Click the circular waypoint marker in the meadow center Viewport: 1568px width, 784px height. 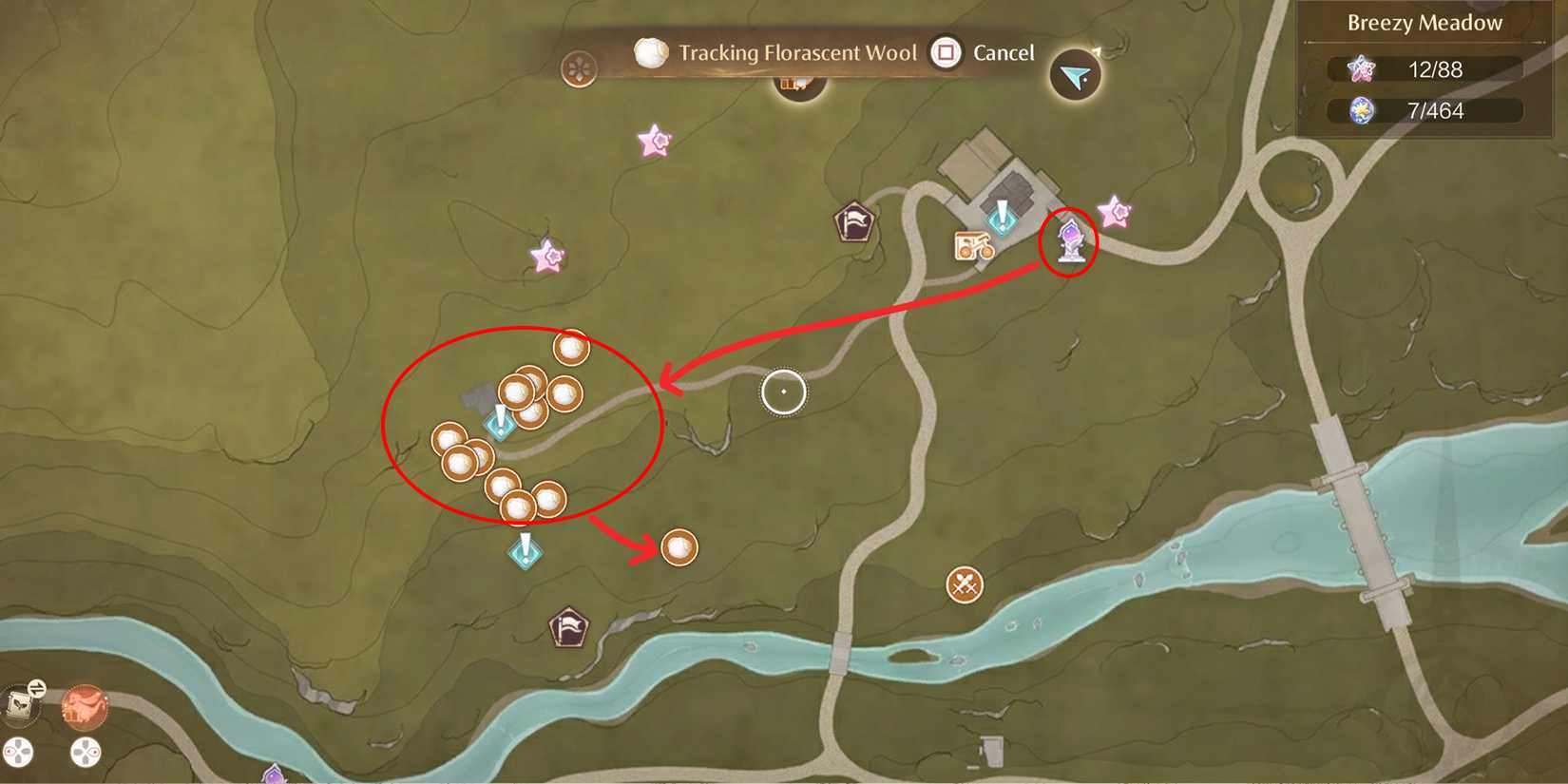click(x=782, y=392)
